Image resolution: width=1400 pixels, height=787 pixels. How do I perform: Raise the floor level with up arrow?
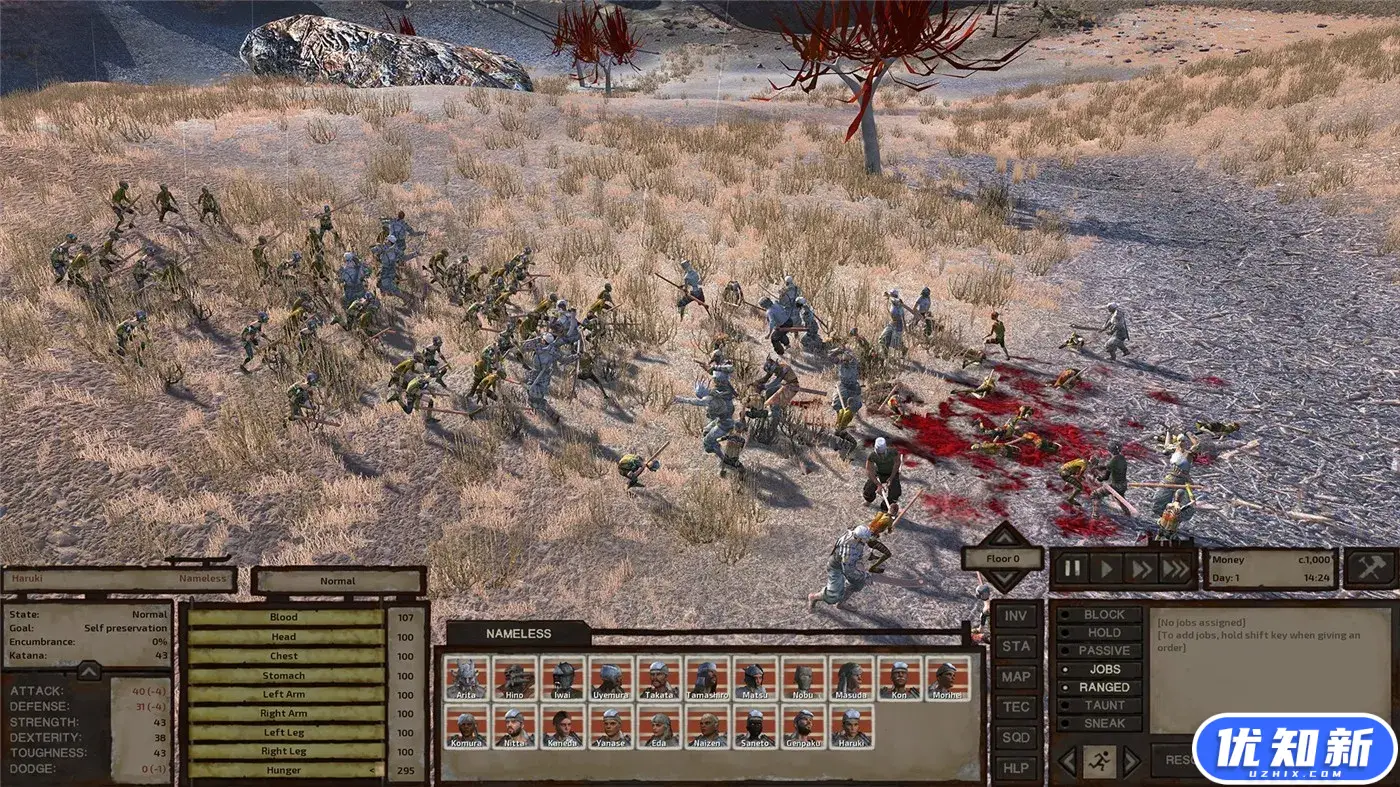(1003, 535)
